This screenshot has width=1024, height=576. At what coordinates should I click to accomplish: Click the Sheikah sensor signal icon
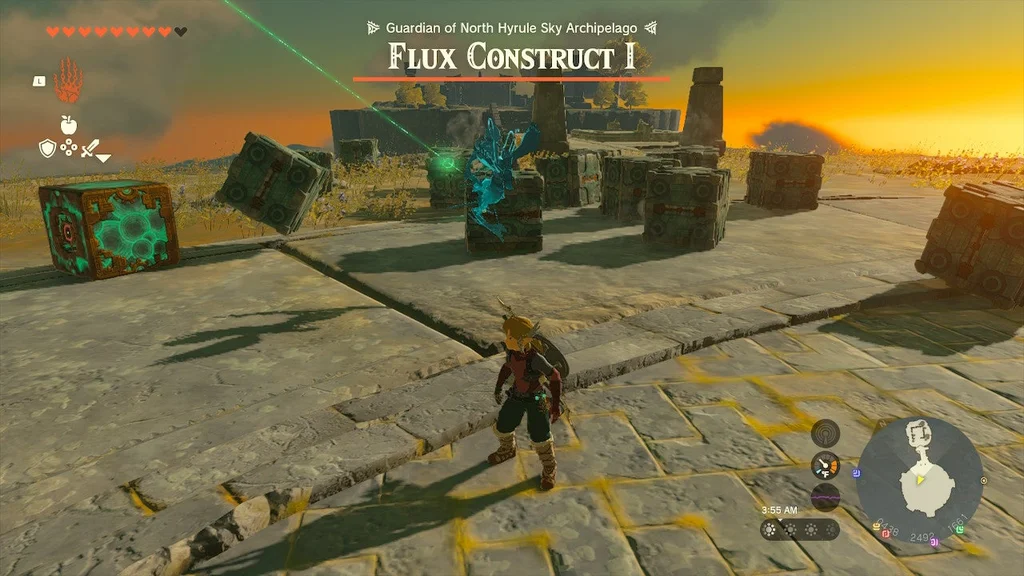pyautogui.click(x=825, y=432)
